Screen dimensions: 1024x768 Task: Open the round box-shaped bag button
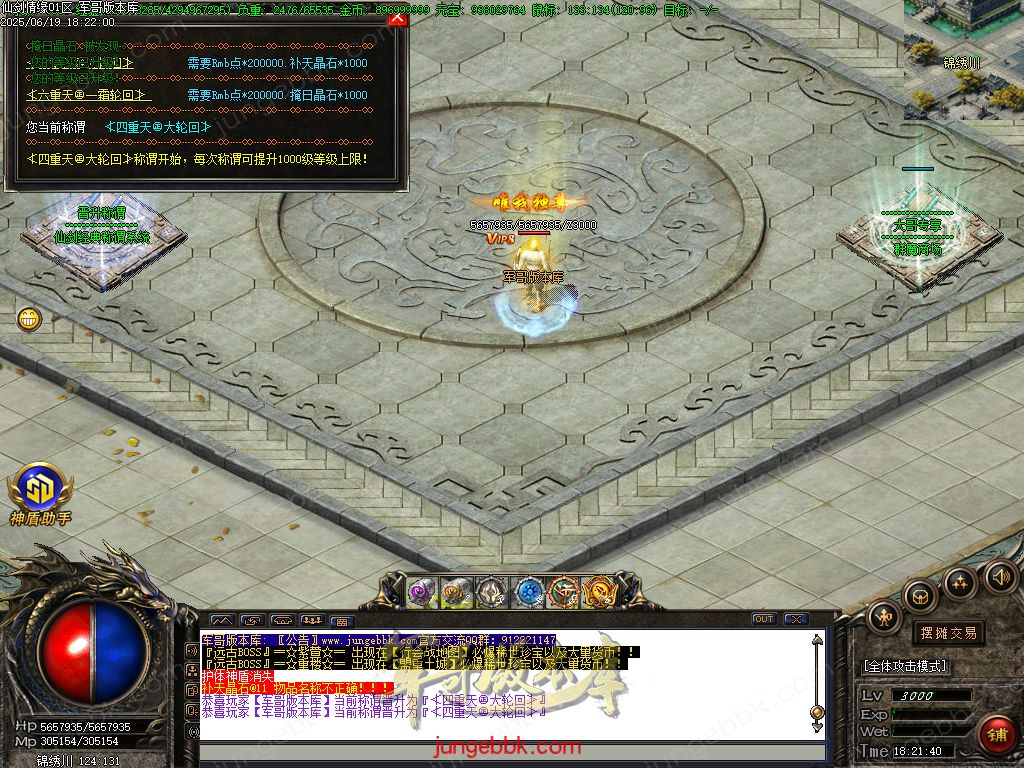coord(920,596)
